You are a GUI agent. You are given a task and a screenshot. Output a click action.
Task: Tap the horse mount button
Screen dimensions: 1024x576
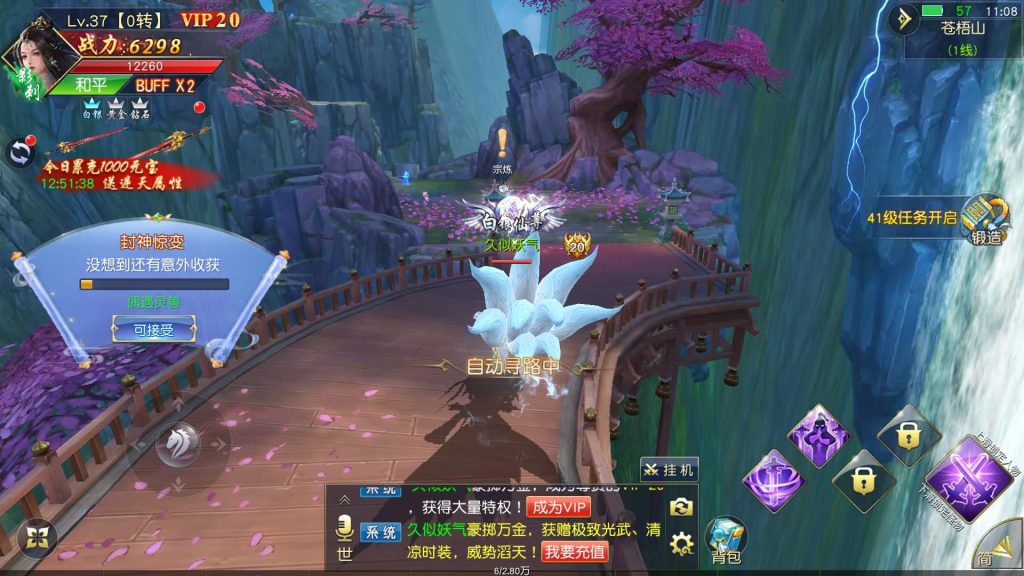point(180,443)
